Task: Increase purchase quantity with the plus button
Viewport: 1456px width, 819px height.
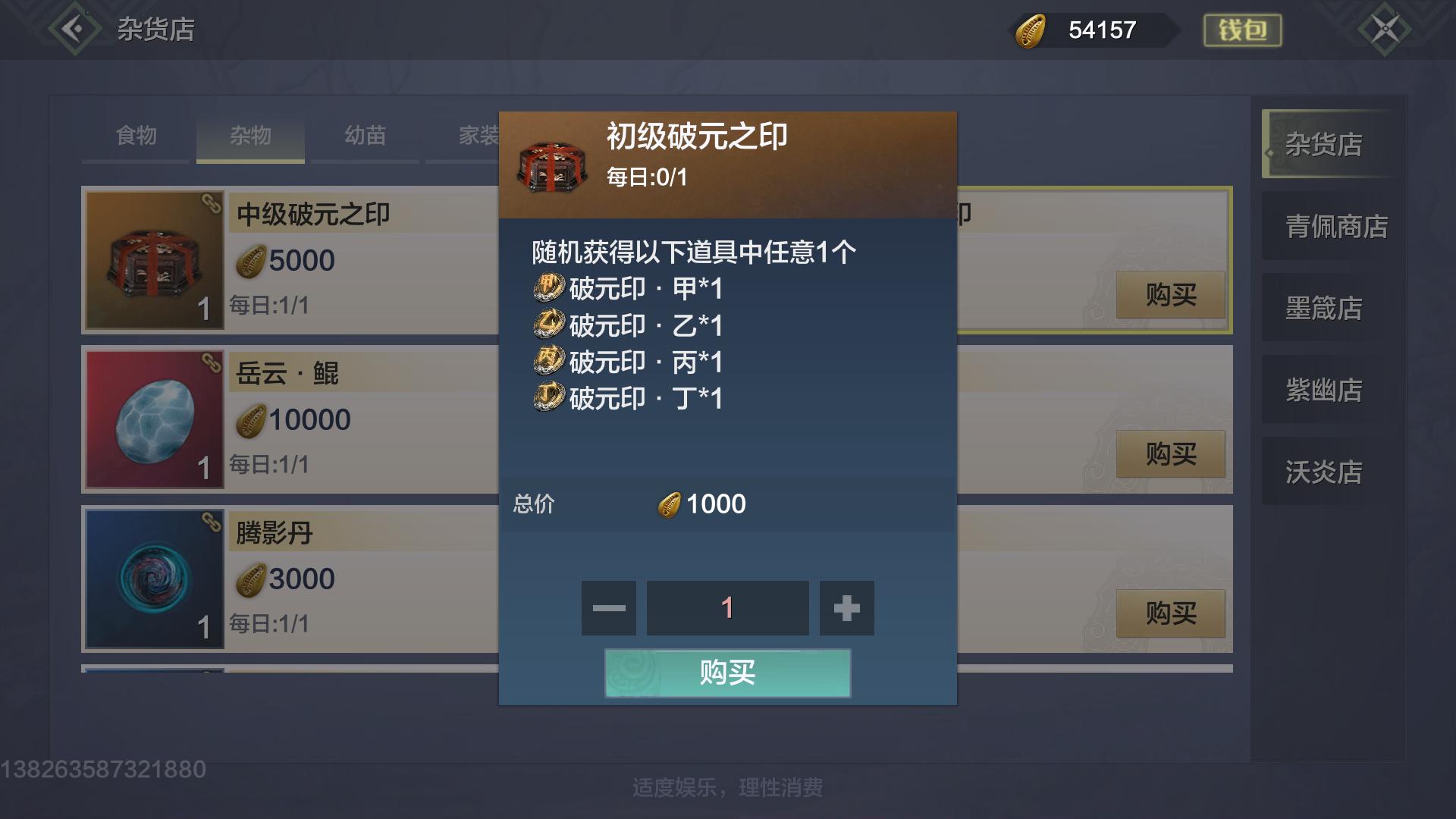Action: pyautogui.click(x=846, y=607)
